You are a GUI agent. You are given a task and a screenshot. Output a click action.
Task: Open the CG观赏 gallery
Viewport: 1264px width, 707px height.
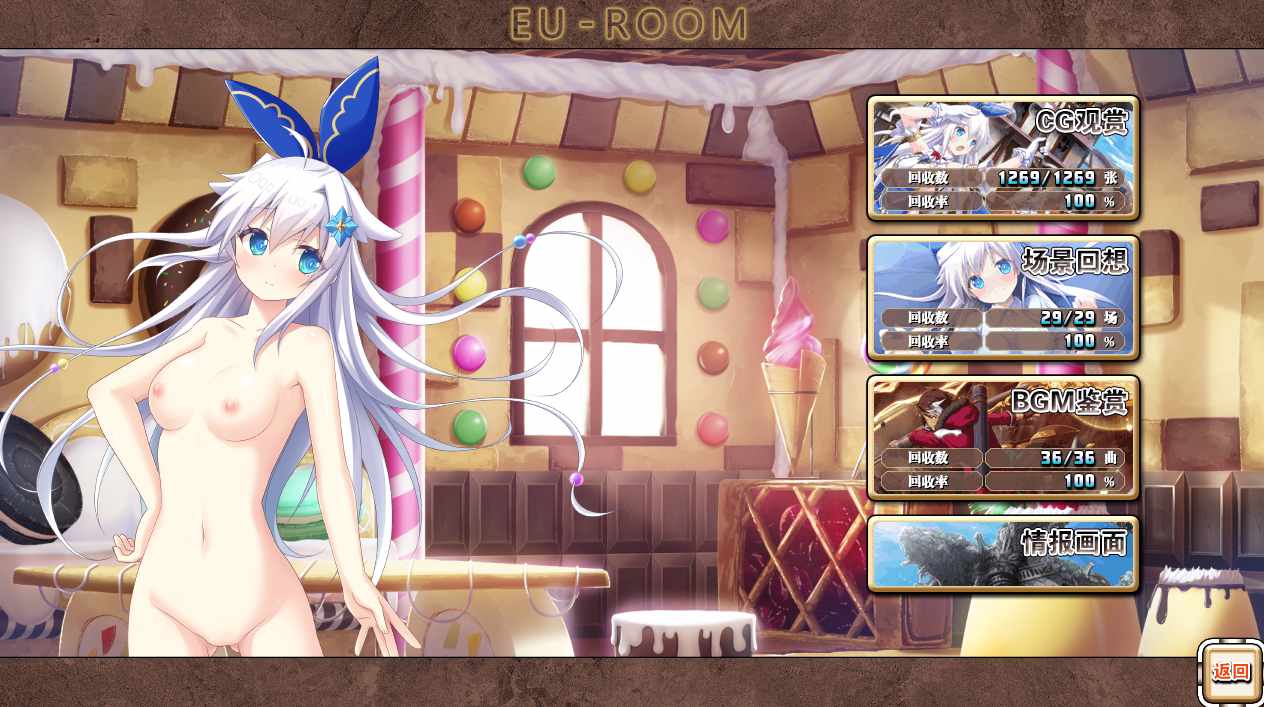click(1002, 157)
